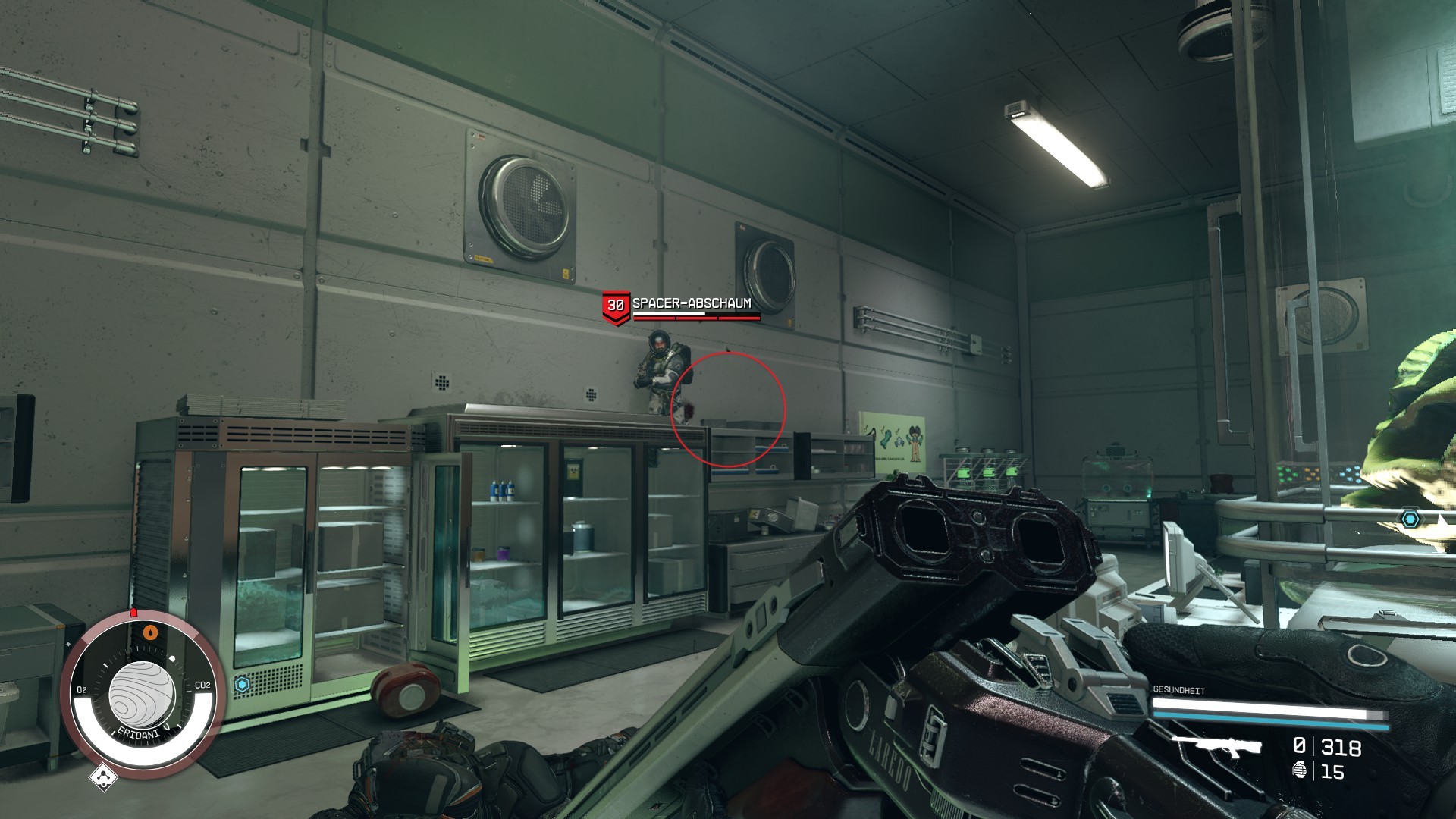Viewport: 1456px width, 819px height.
Task: Click the red enemy marker atop the compass
Action: (x=133, y=612)
